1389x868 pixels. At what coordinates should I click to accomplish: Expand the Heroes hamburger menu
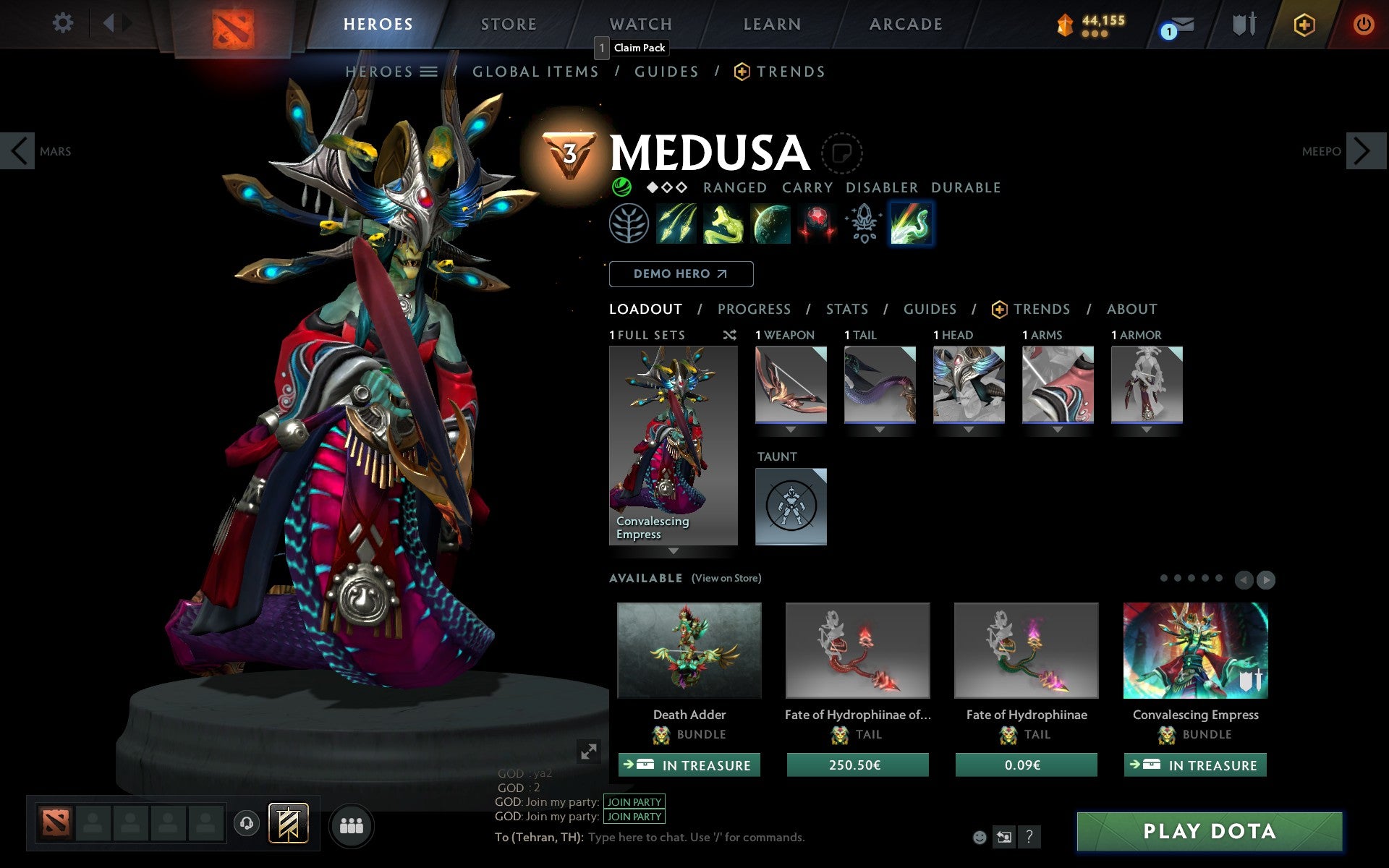click(429, 72)
